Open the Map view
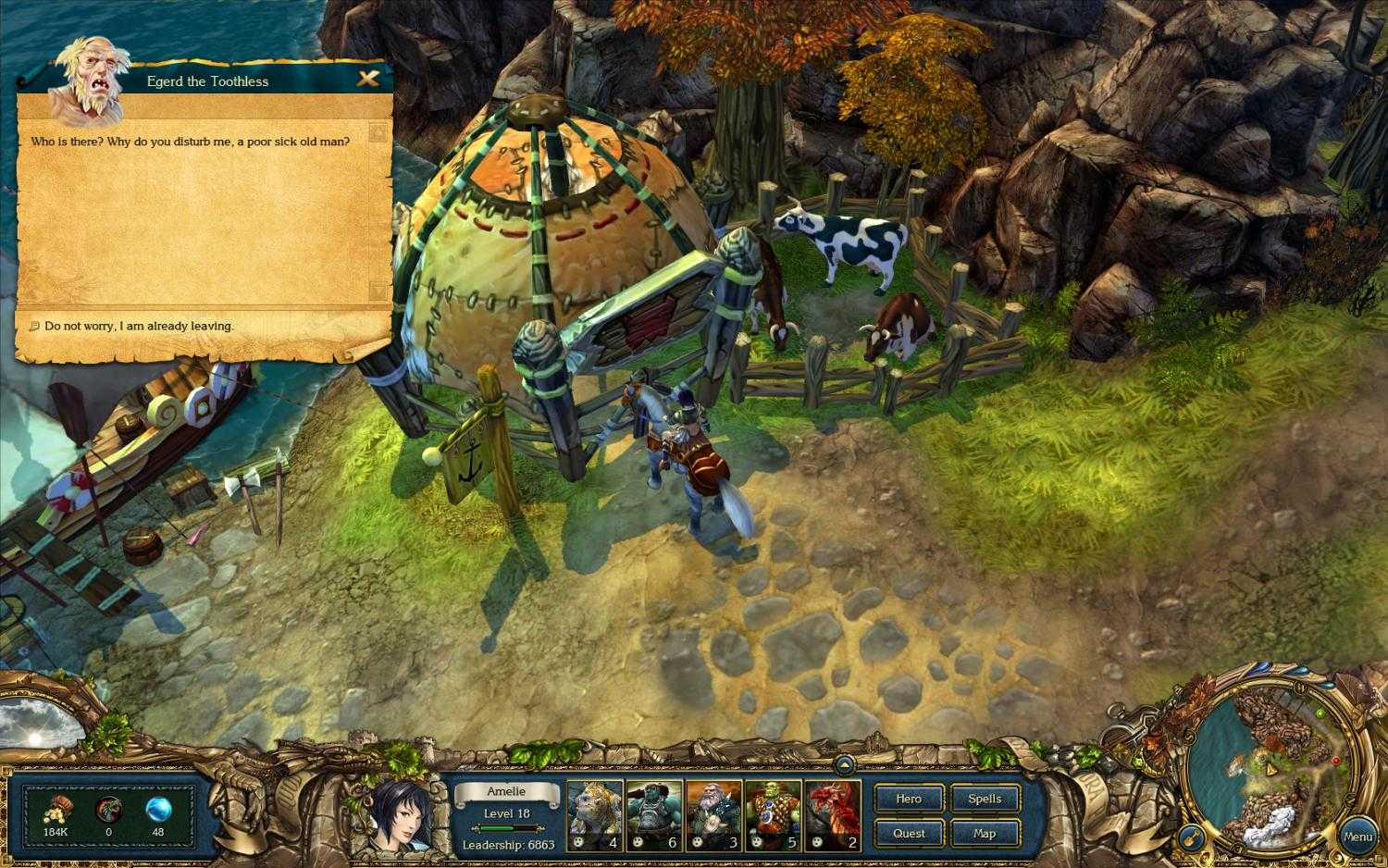Screen dimensions: 1388x868 pos(985,834)
